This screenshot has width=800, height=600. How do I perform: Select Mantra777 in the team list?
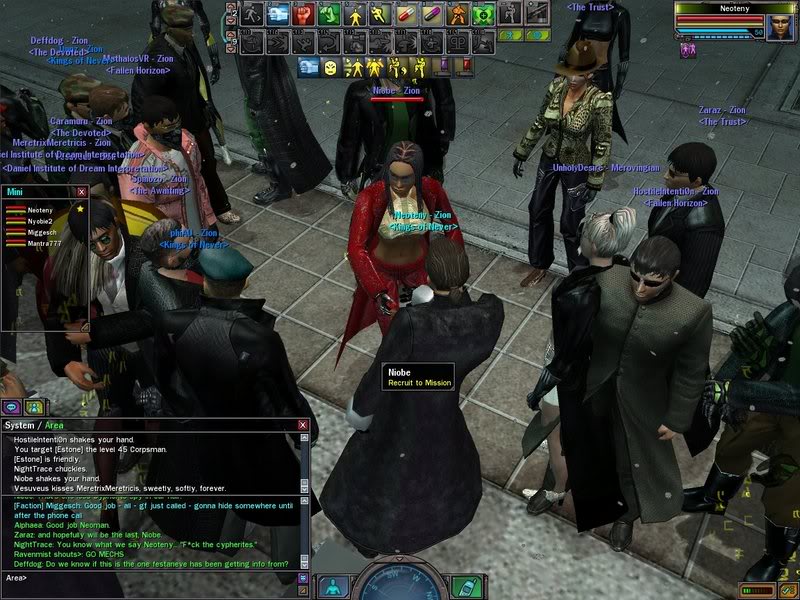coord(42,243)
